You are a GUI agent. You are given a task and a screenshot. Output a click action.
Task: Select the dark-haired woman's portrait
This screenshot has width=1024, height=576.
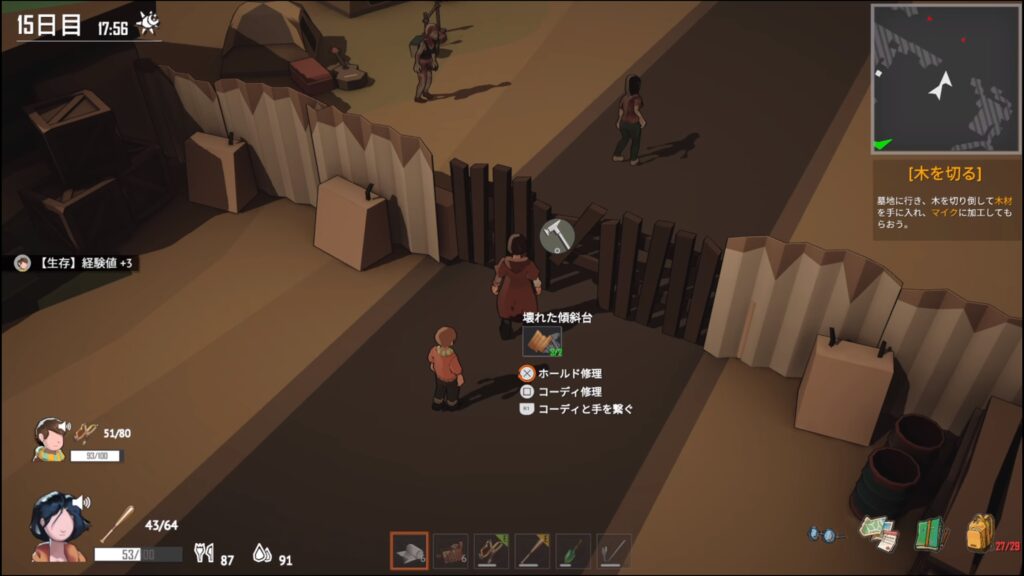(61, 522)
